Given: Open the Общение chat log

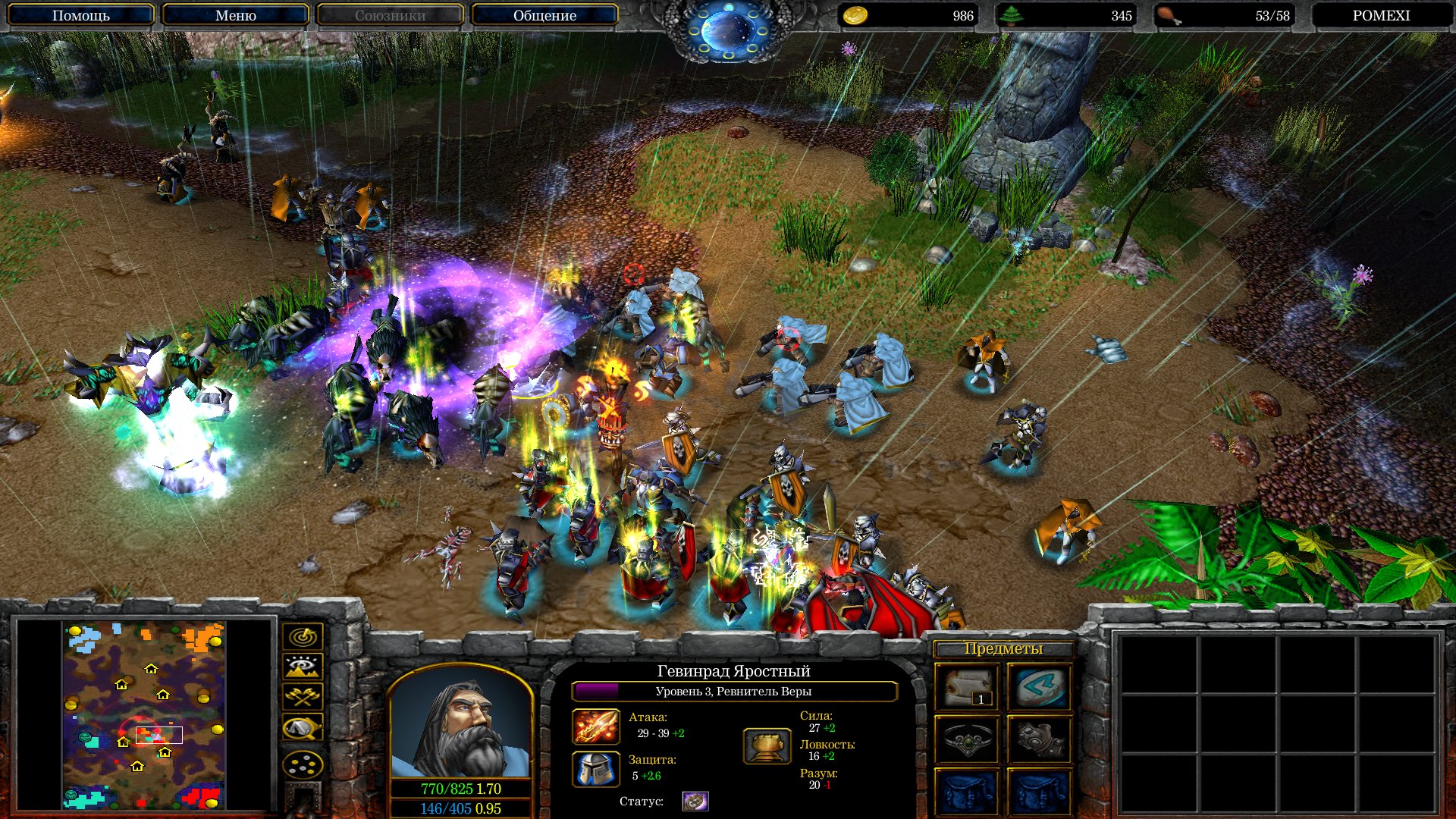Looking at the screenshot, I should [x=544, y=15].
